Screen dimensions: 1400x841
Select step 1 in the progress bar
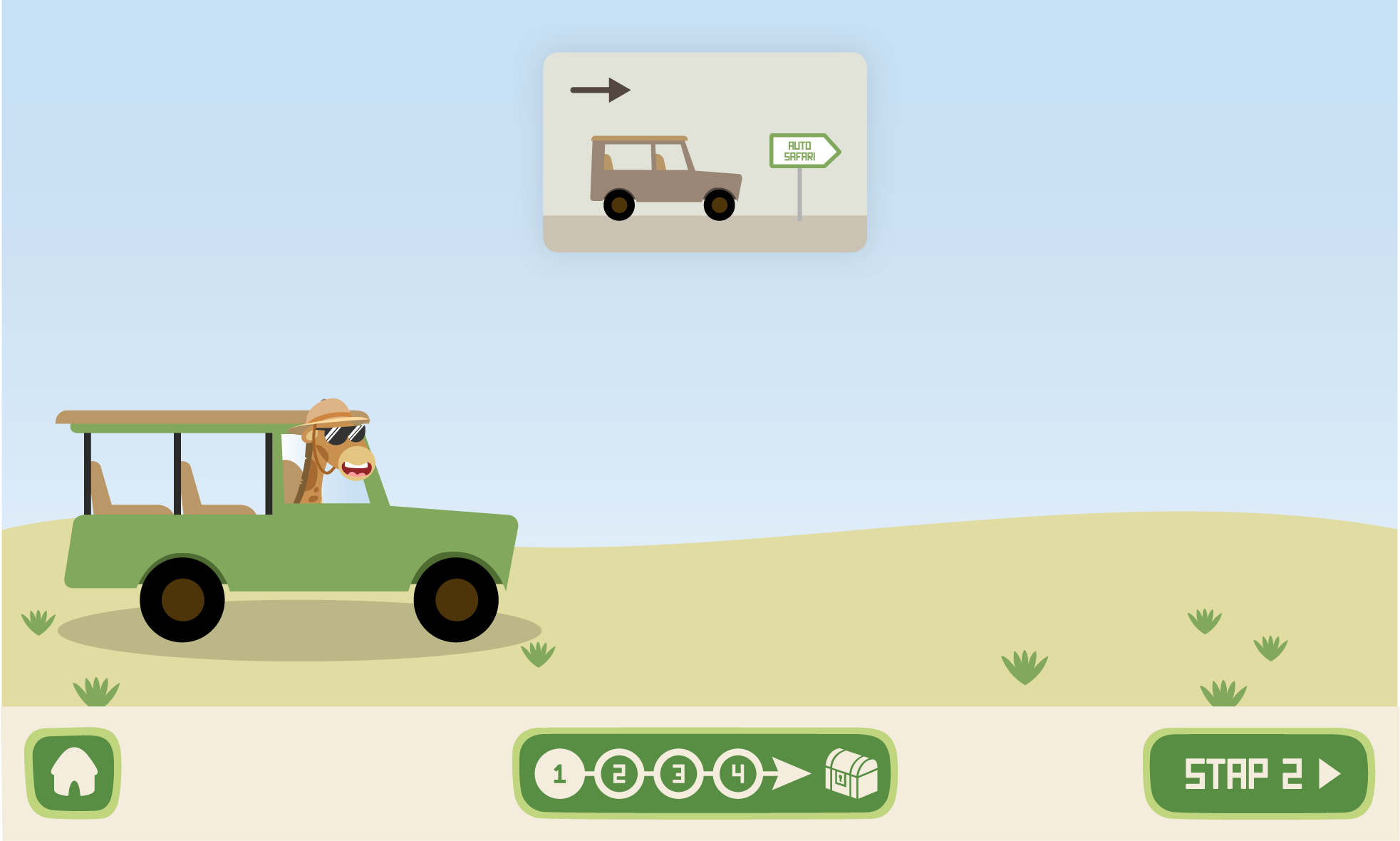559,773
